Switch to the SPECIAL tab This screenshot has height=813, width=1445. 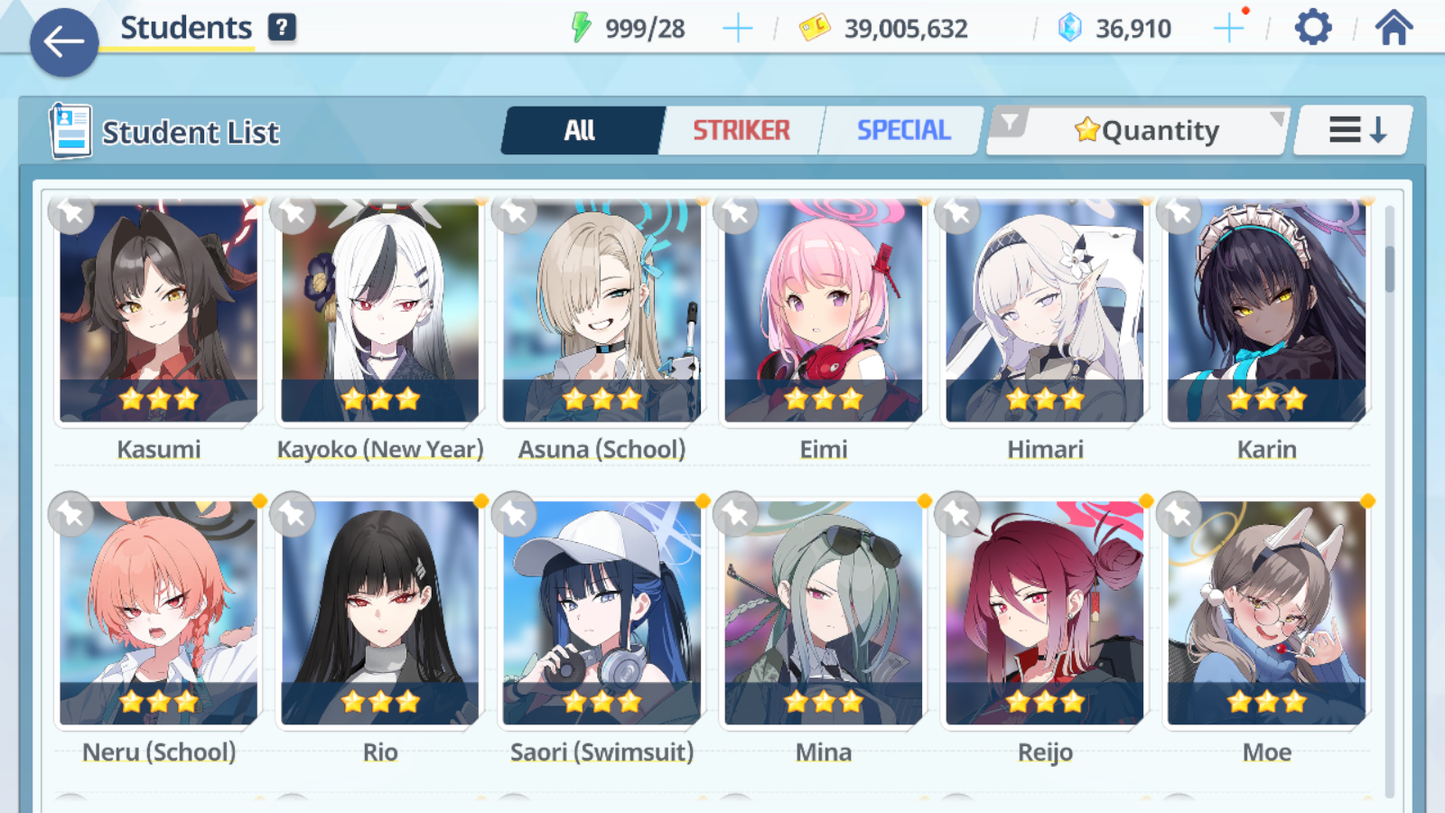pos(903,130)
